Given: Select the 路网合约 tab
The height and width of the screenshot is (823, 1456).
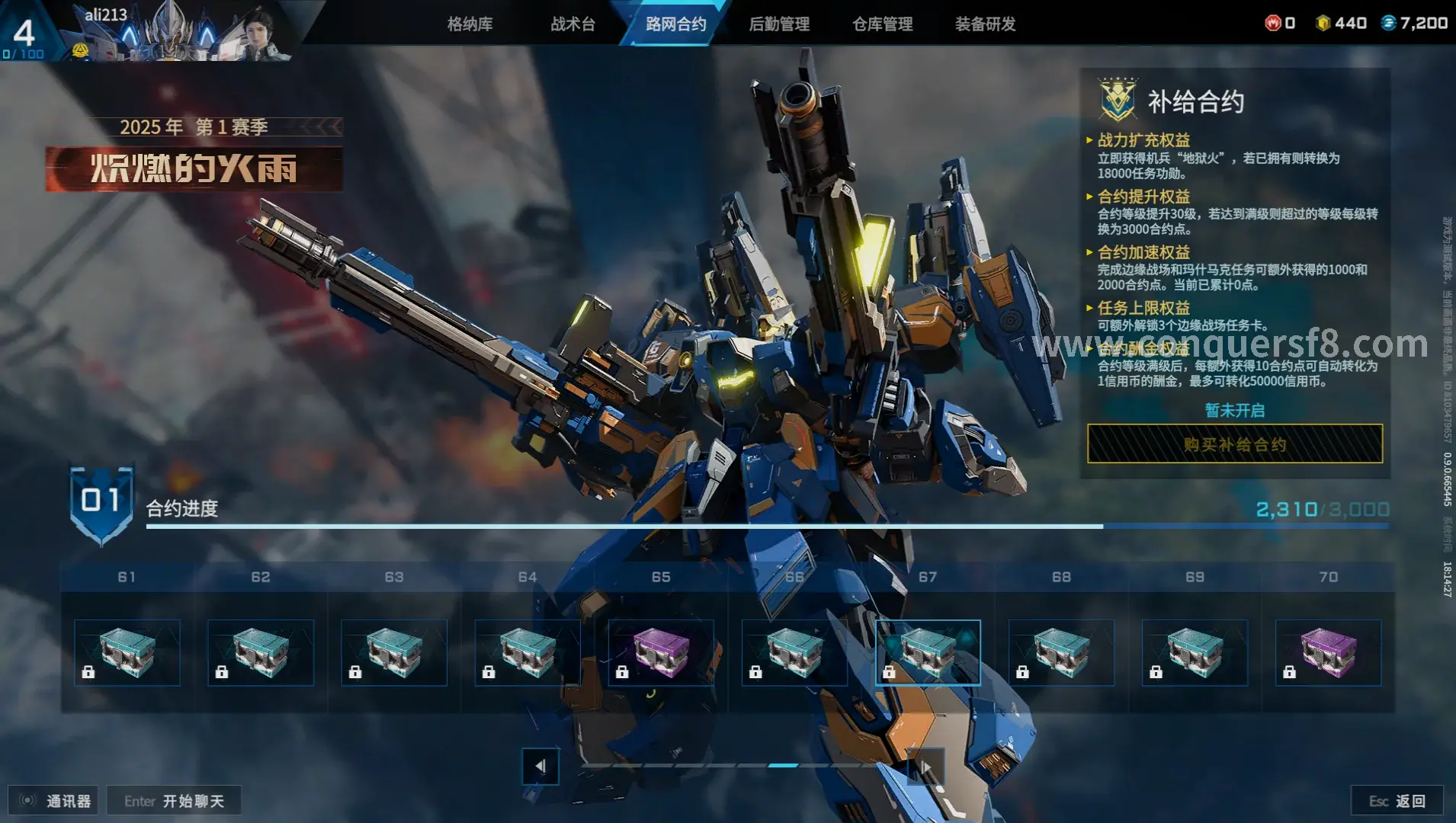Looking at the screenshot, I should pos(675,24).
